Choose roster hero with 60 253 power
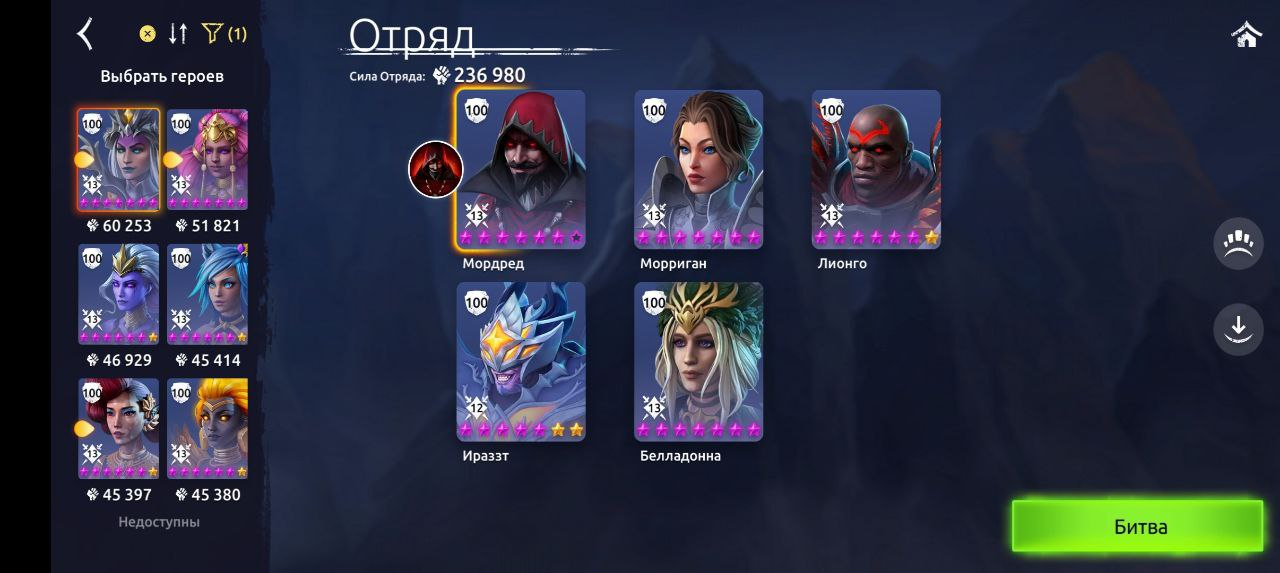Screen dimensions: 1280x573 point(119,160)
